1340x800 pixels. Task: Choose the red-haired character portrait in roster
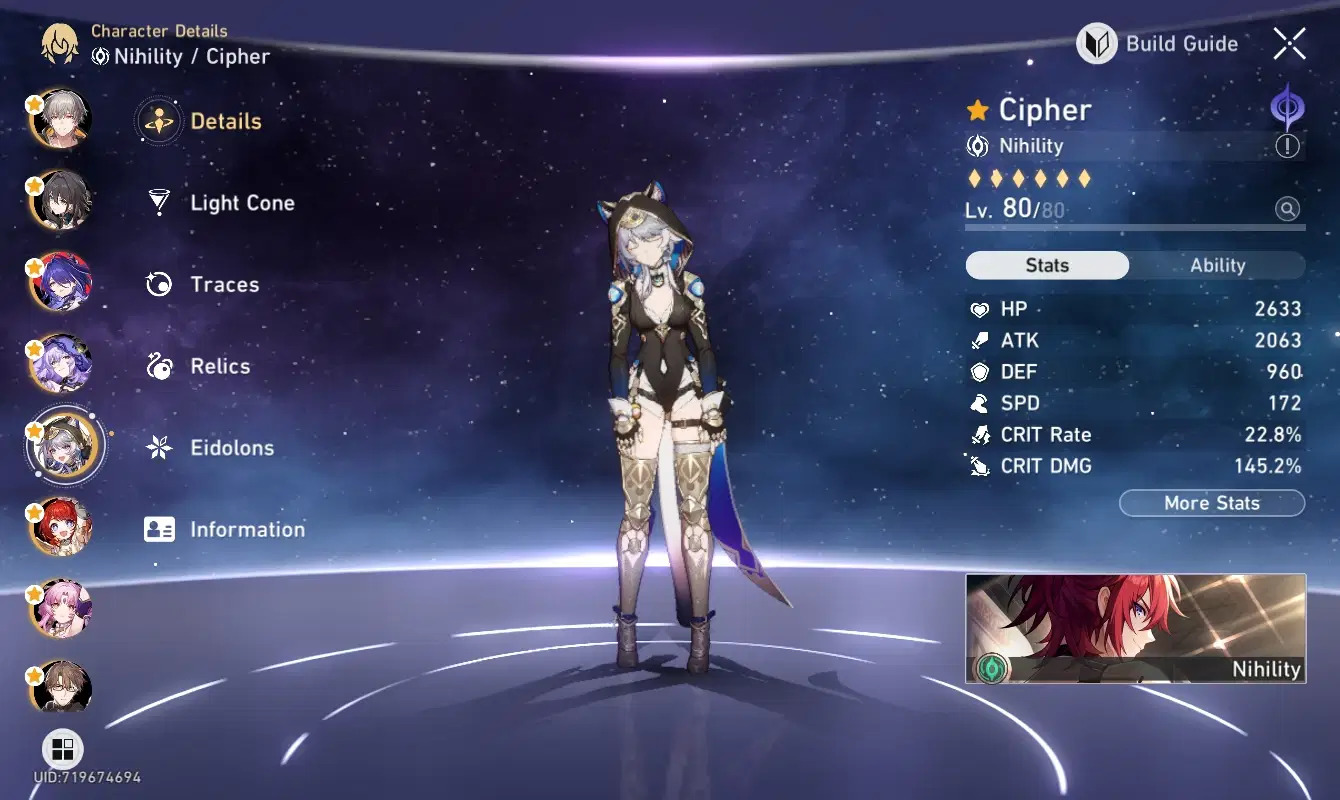click(x=62, y=526)
